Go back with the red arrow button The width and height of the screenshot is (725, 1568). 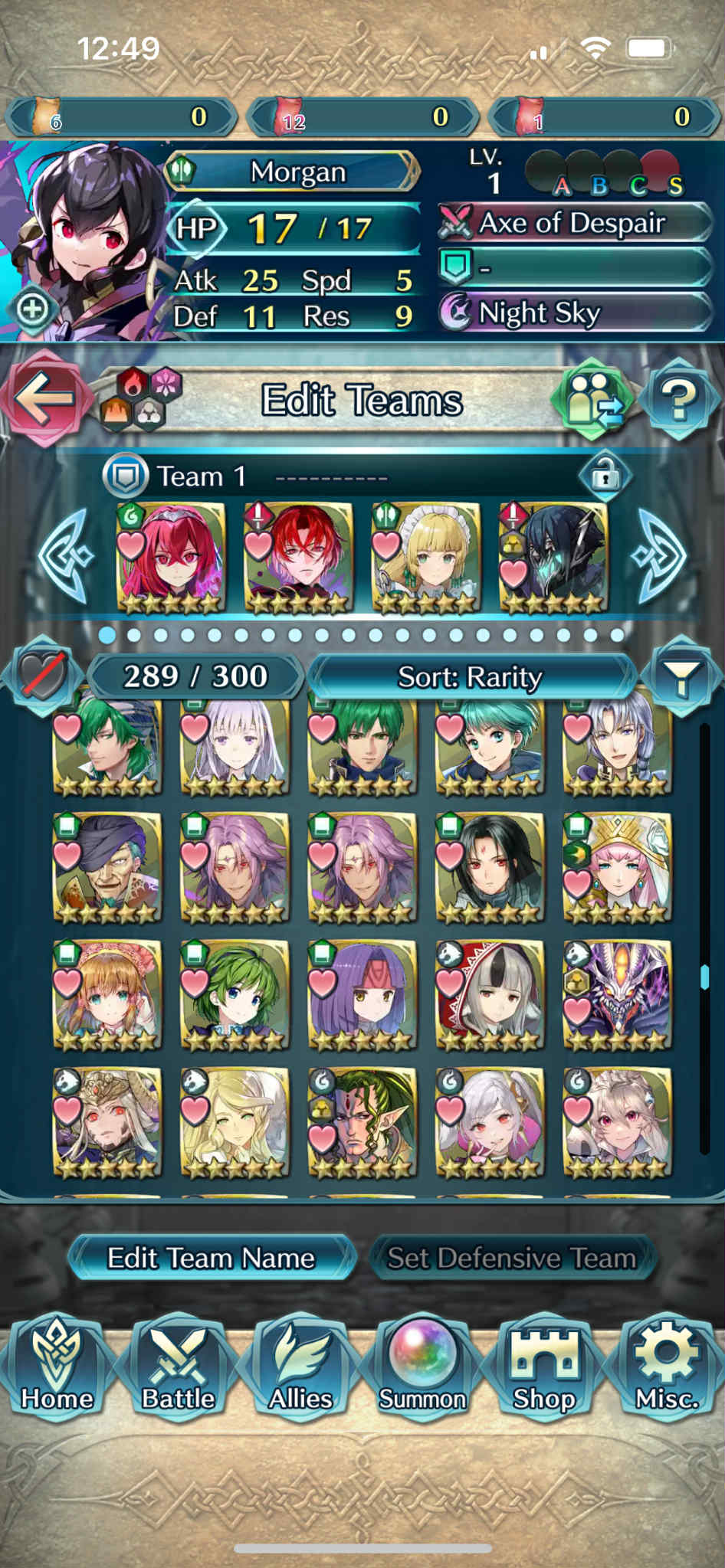tap(44, 398)
